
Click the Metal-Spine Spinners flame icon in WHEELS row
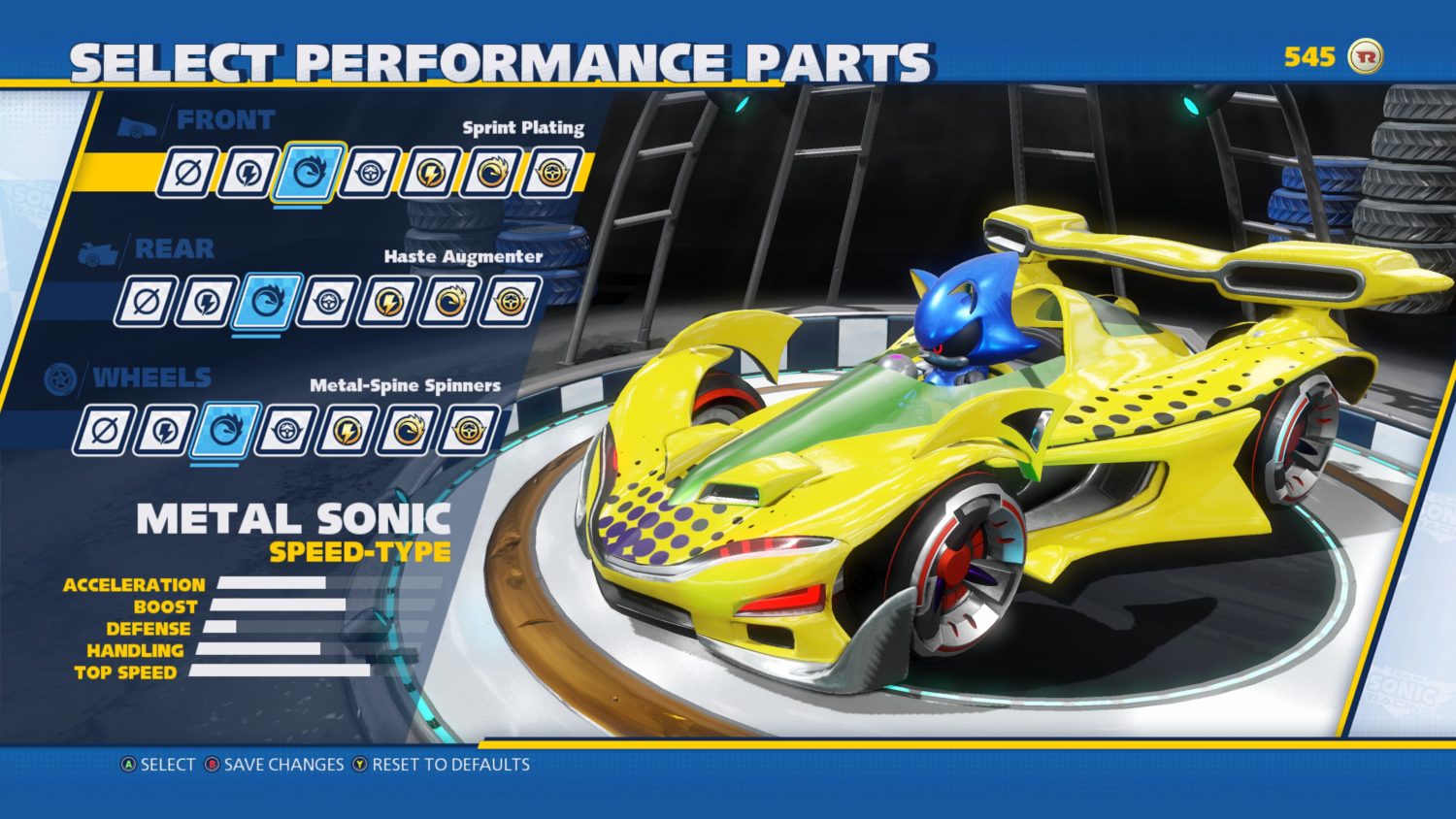[x=229, y=427]
